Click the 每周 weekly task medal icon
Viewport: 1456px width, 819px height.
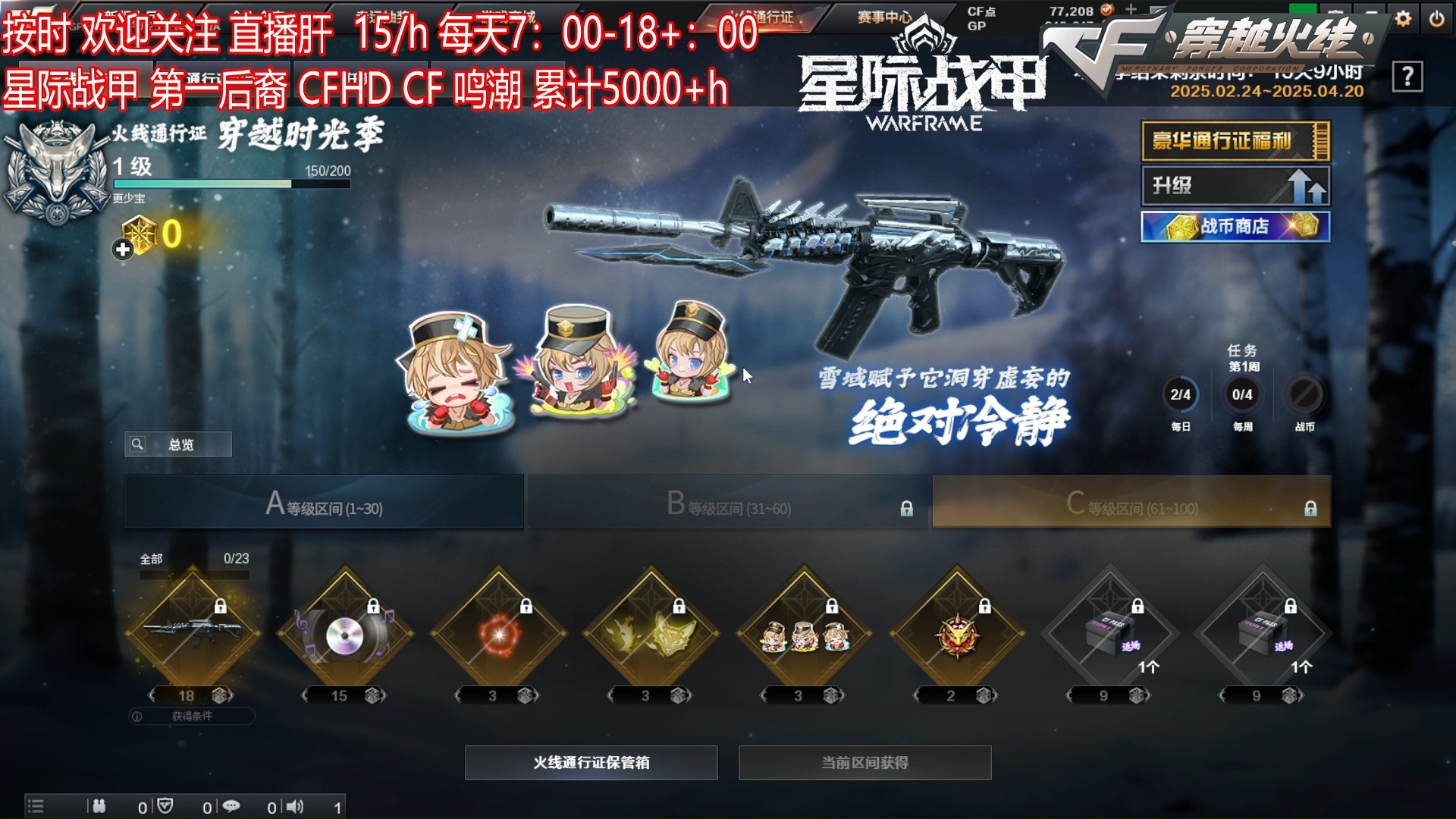point(1242,395)
